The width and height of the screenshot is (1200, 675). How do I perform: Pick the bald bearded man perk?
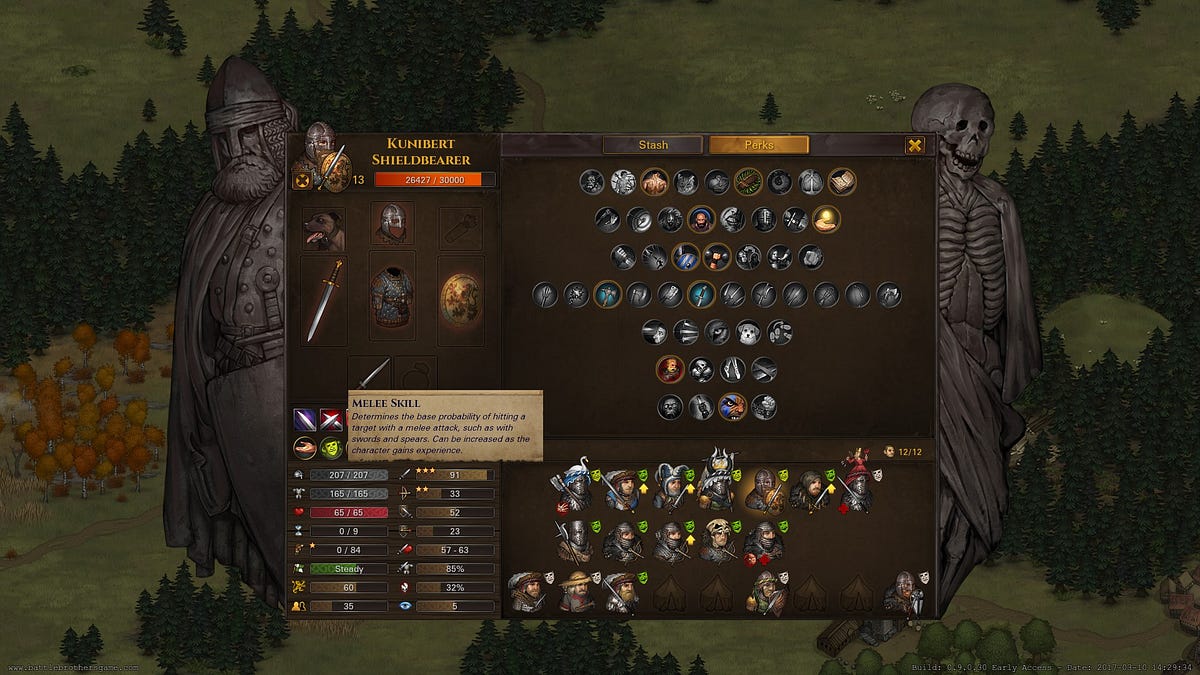(x=701, y=219)
